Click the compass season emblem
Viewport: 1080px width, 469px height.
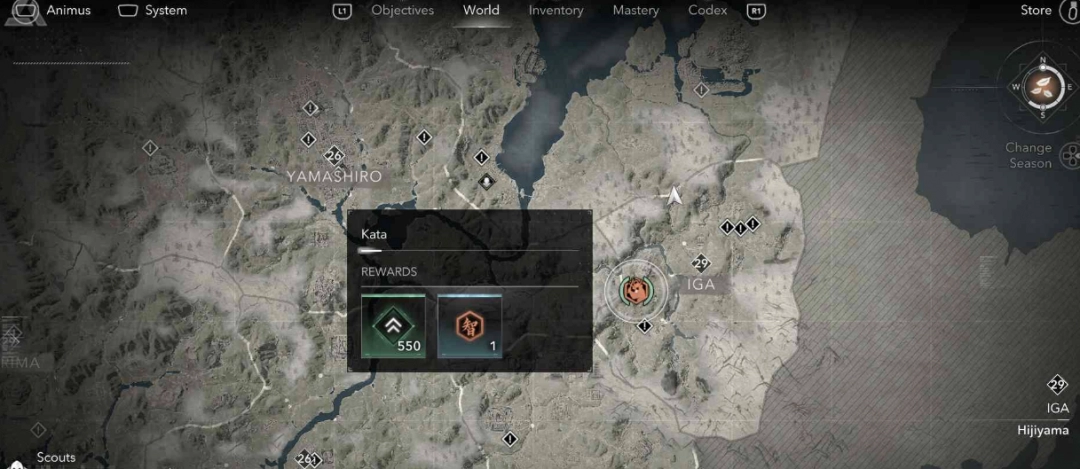1043,86
